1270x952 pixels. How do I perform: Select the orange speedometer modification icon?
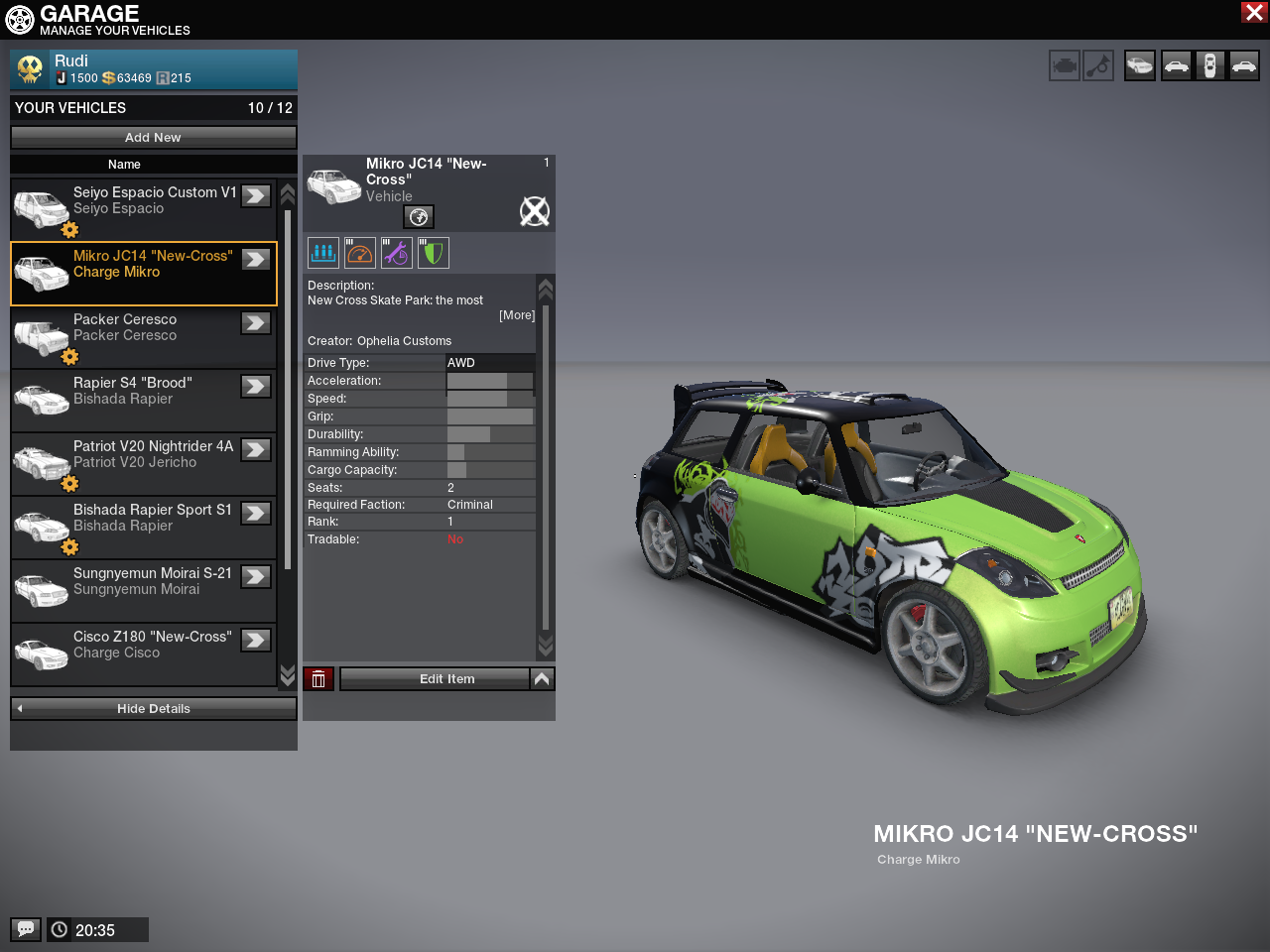pos(360,253)
